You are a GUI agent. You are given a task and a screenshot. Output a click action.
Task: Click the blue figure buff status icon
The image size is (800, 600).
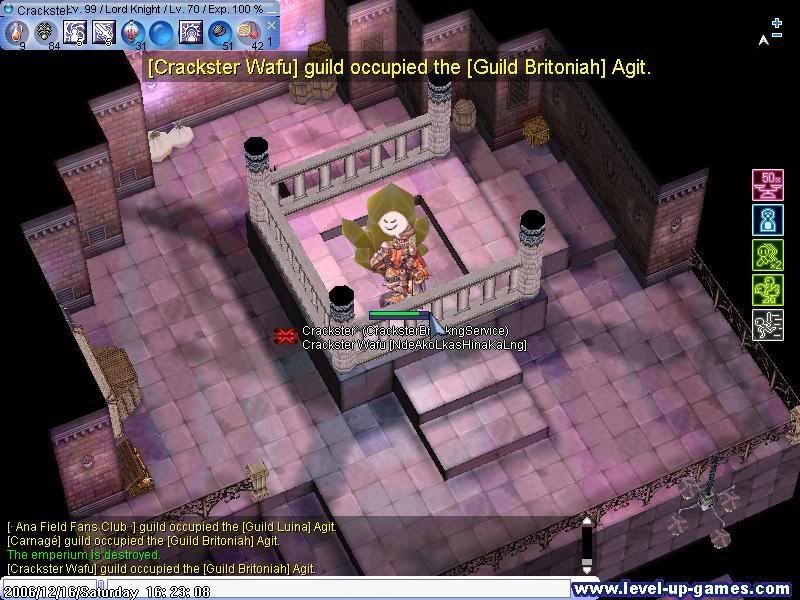point(767,220)
